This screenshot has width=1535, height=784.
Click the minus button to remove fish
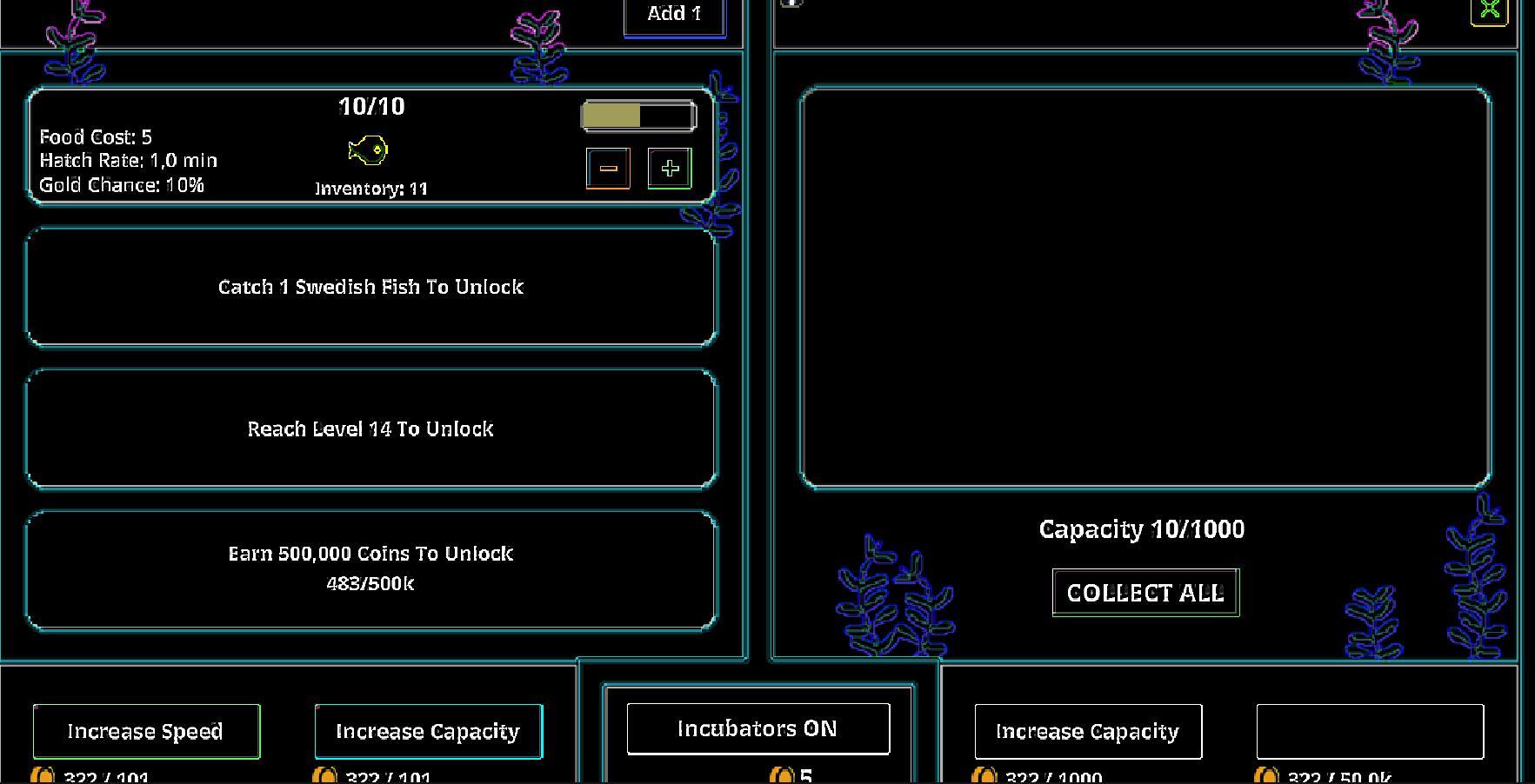click(608, 168)
